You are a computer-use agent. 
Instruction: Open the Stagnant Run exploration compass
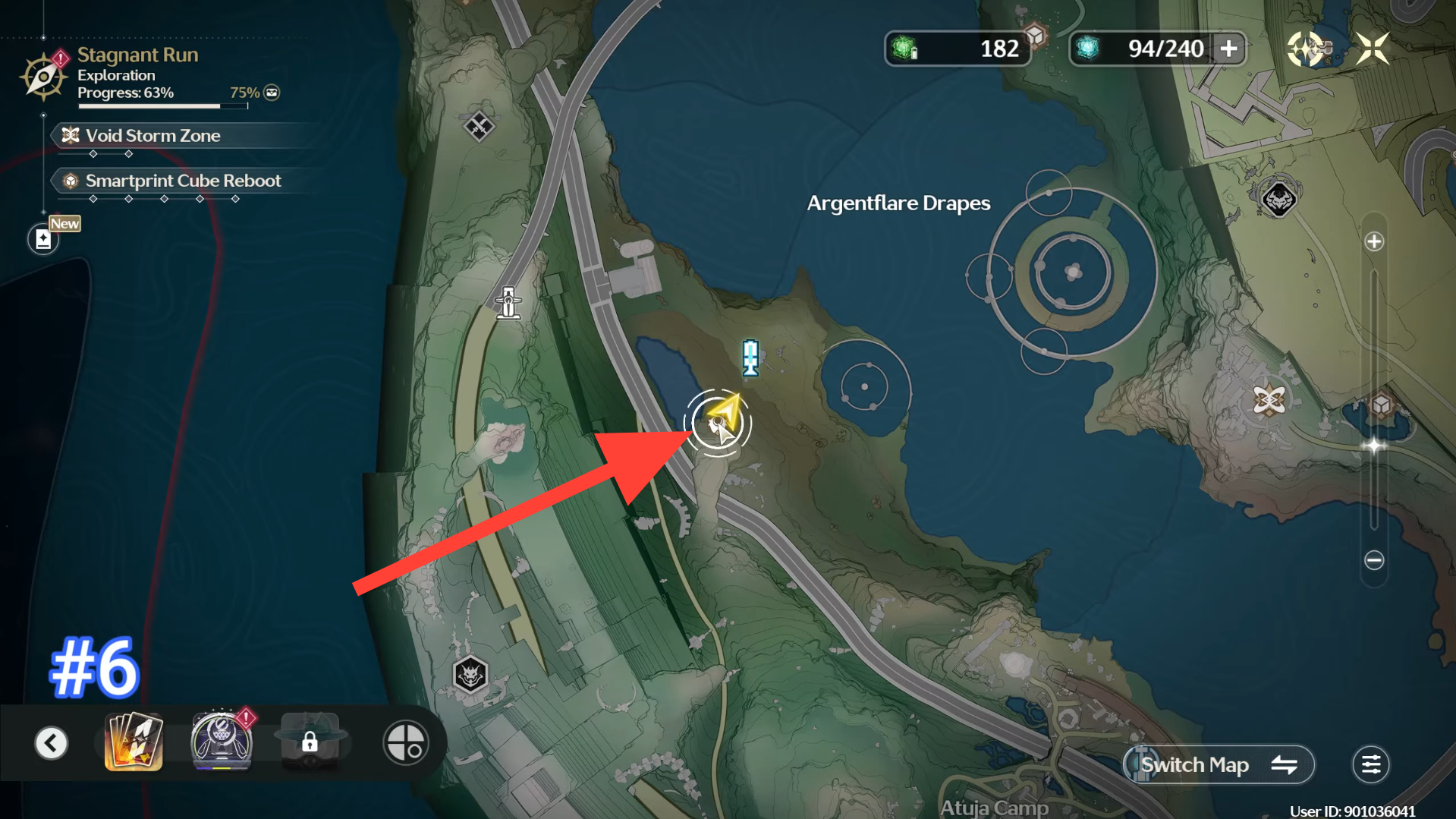point(43,76)
